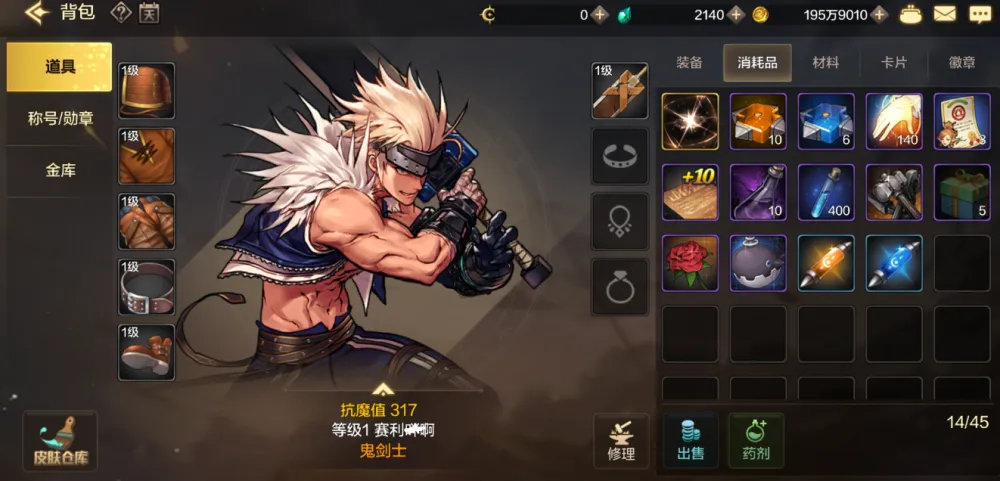This screenshot has height=481, width=1000.
Task: Tap the 出售 sell button
Action: pos(690,440)
